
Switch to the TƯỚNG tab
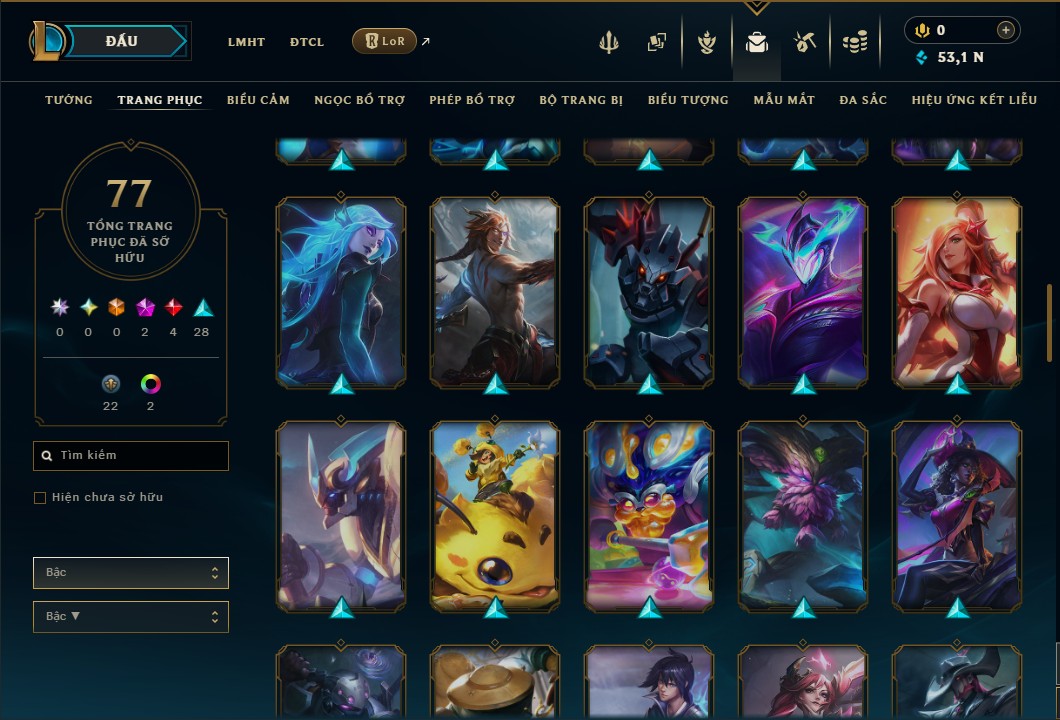tap(69, 100)
